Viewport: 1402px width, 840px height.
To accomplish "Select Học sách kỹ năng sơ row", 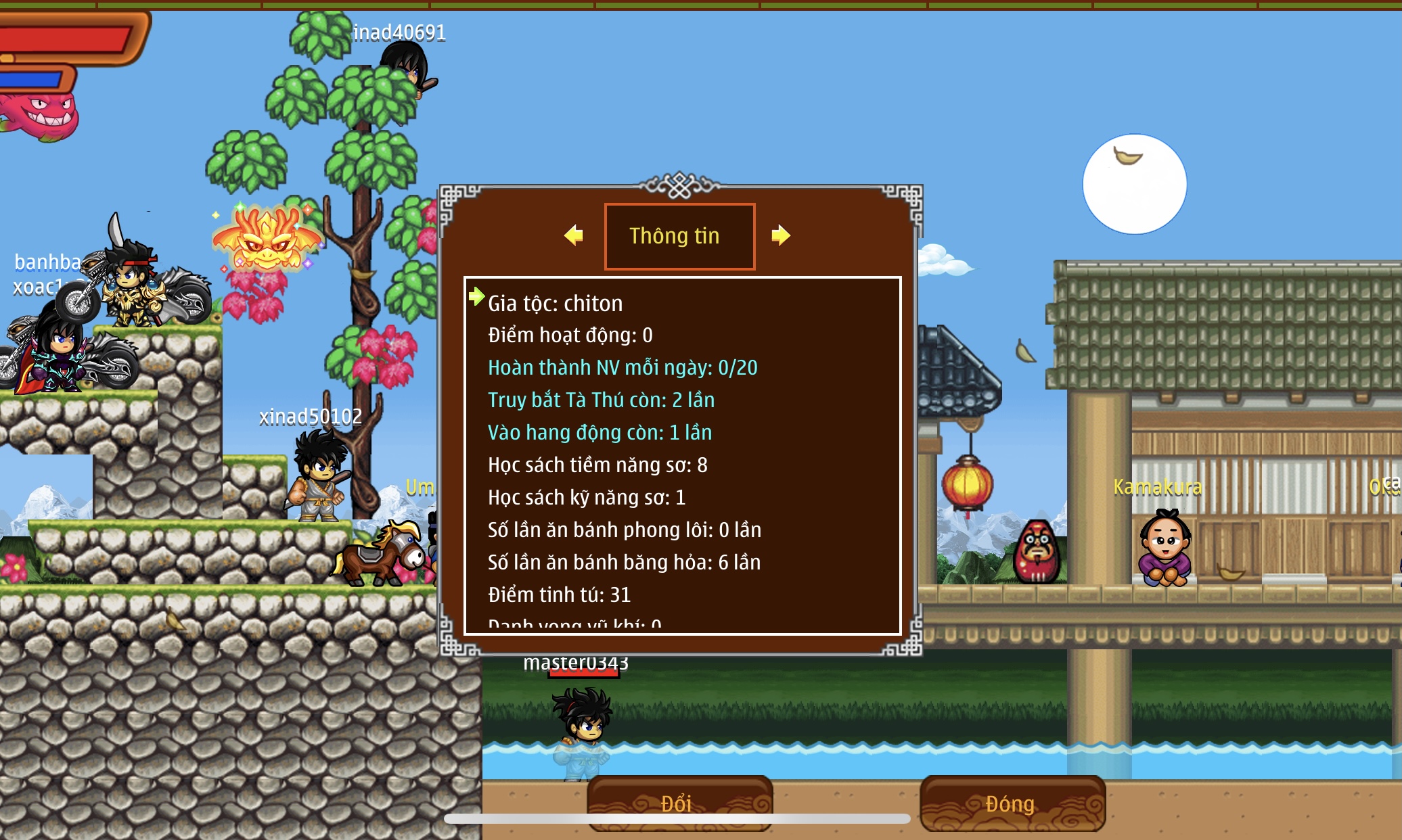I will pos(587,498).
